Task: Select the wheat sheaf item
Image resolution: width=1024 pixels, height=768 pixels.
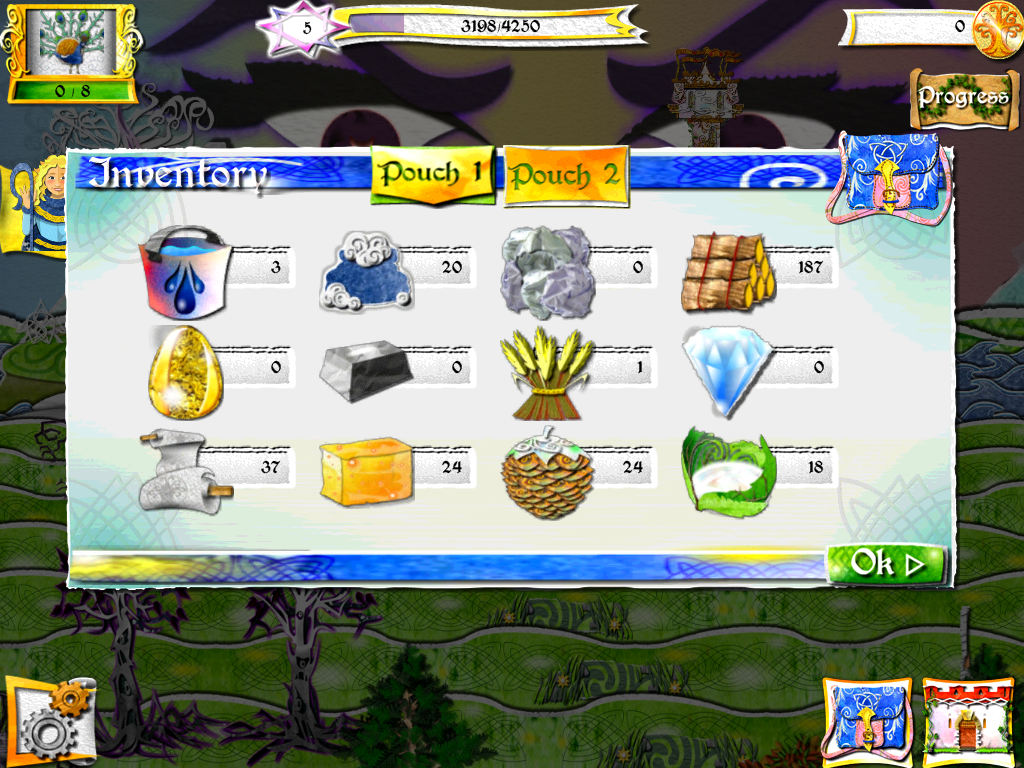Action: [x=546, y=370]
